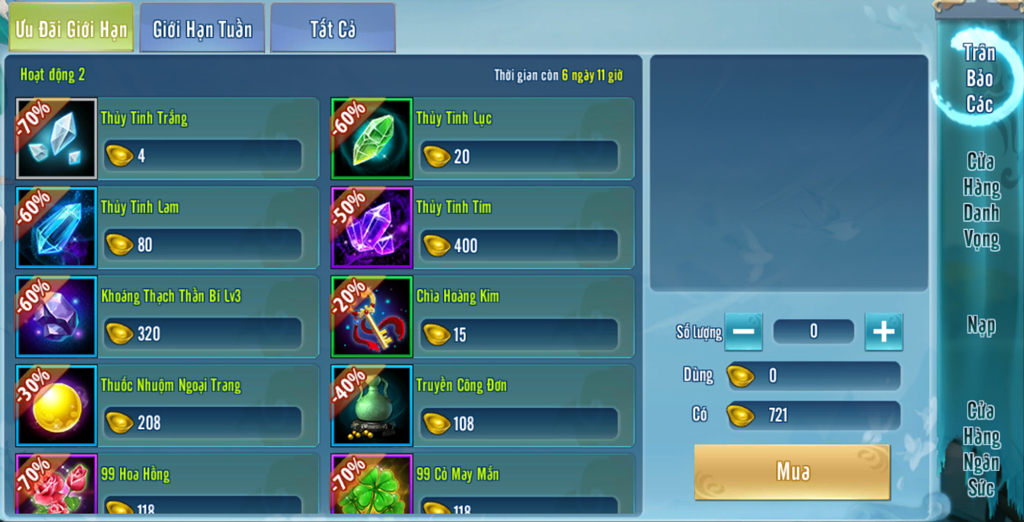The width and height of the screenshot is (1024, 522).
Task: Show the Tất Cả tab
Action: [x=332, y=29]
